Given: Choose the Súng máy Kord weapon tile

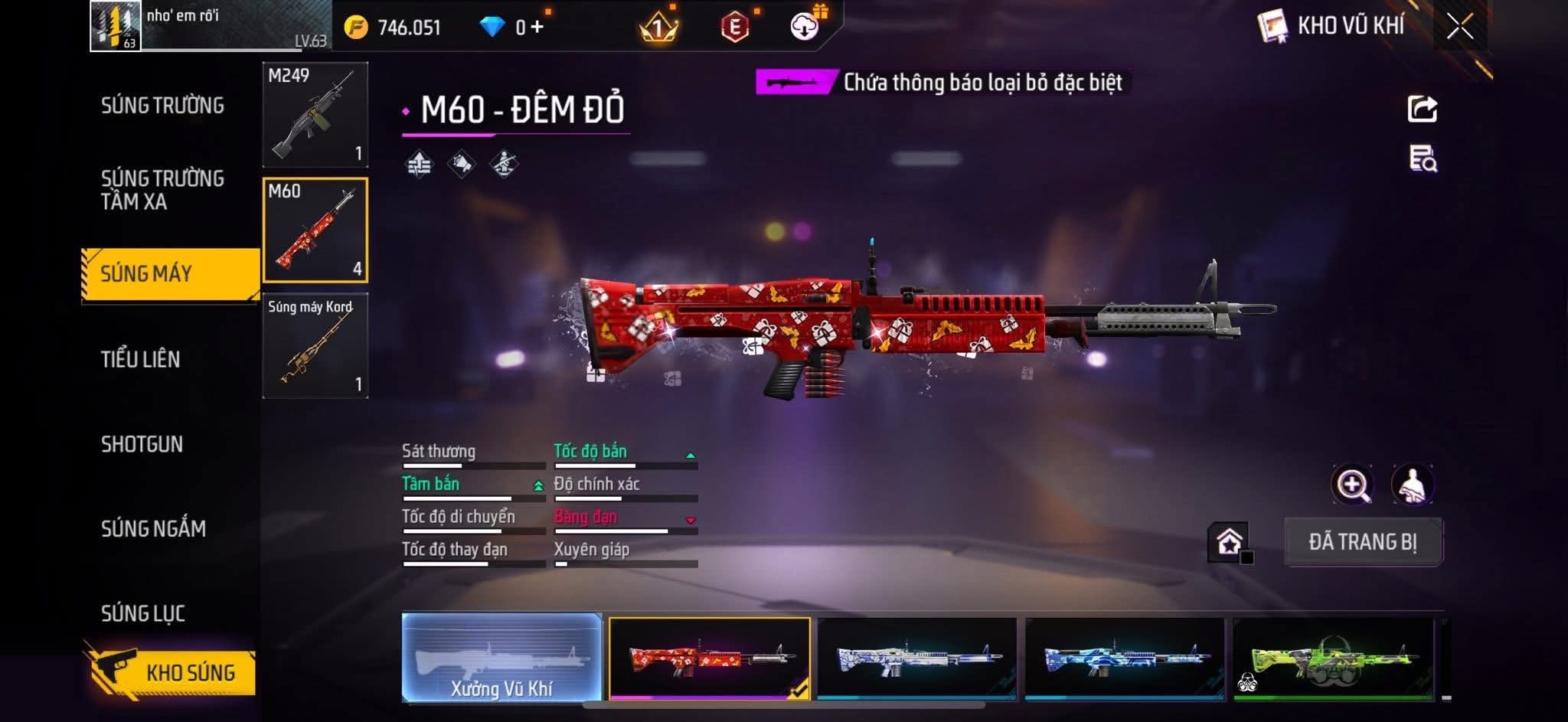Looking at the screenshot, I should pyautogui.click(x=315, y=346).
